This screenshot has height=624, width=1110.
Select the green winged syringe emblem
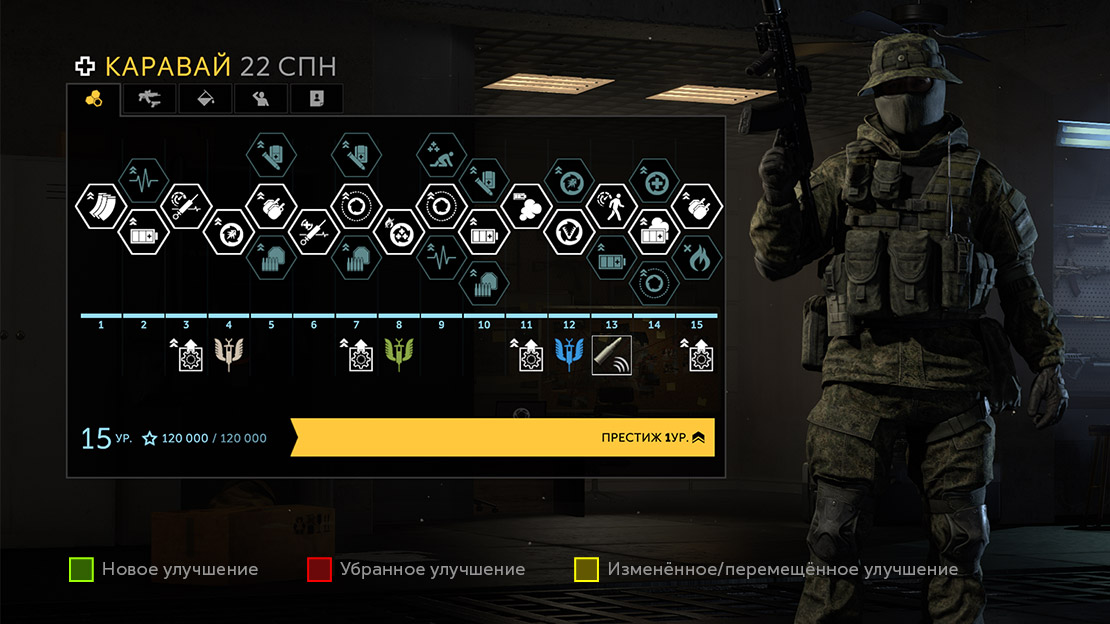pyautogui.click(x=399, y=354)
